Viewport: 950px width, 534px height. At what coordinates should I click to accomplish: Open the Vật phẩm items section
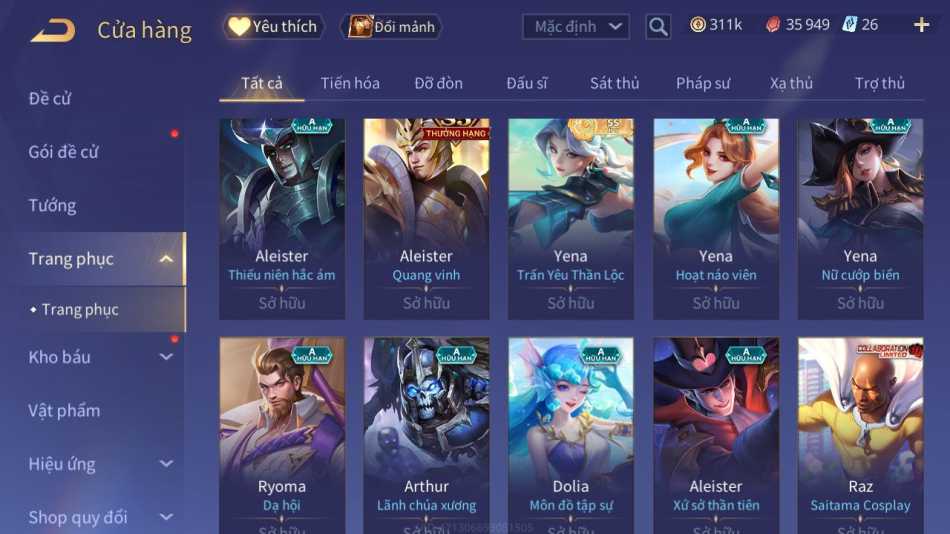(64, 410)
